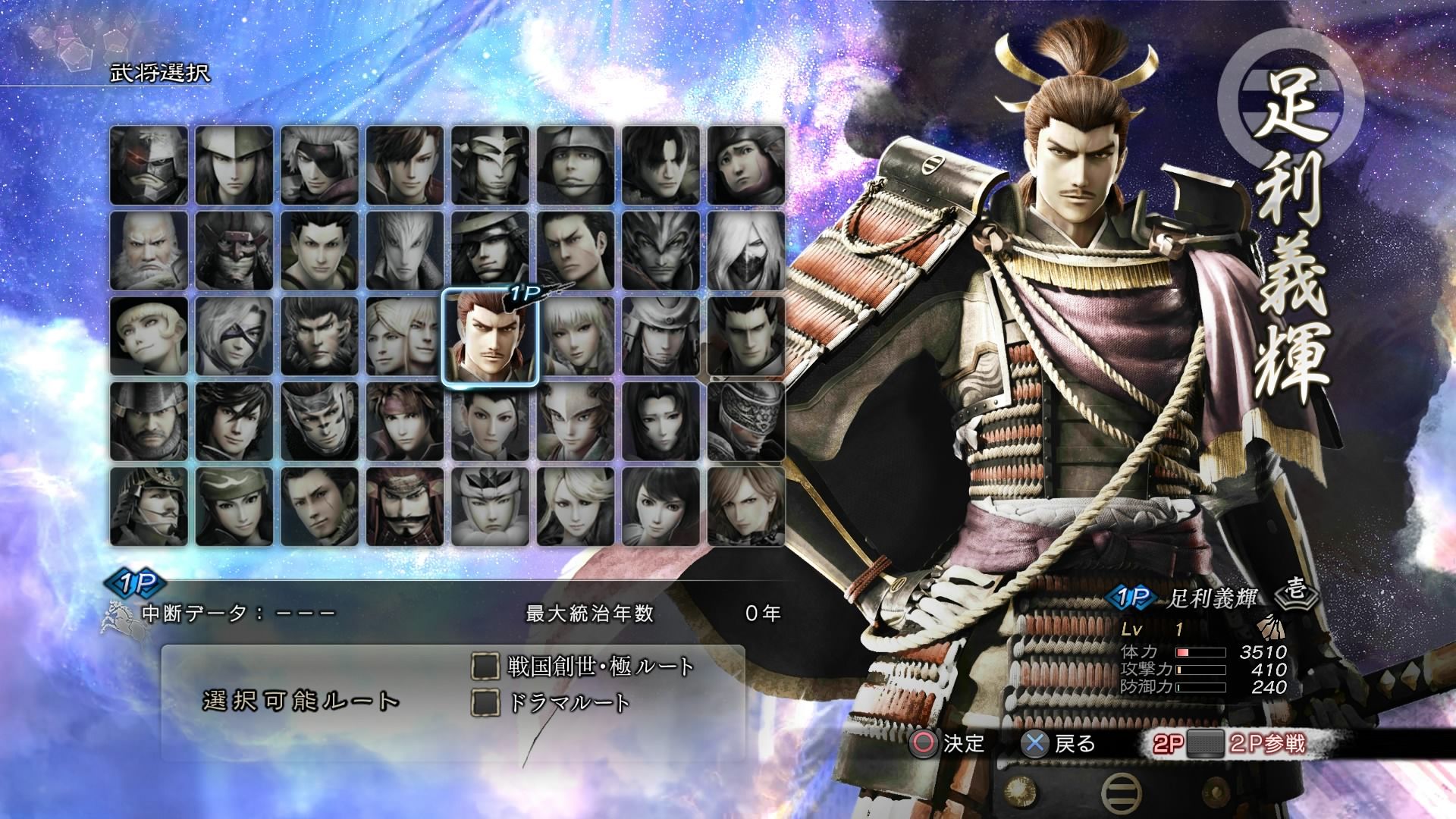
Task: Toggle the 戦国創世・極ルート checkbox
Action: [485, 667]
